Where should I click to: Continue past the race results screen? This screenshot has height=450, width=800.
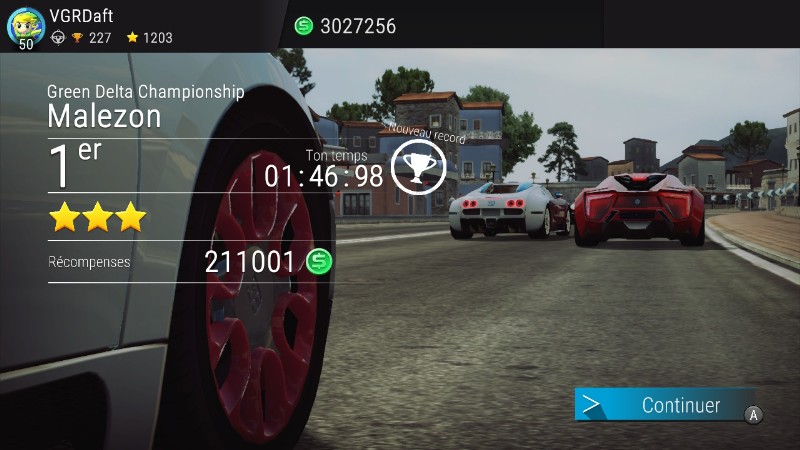click(665, 405)
